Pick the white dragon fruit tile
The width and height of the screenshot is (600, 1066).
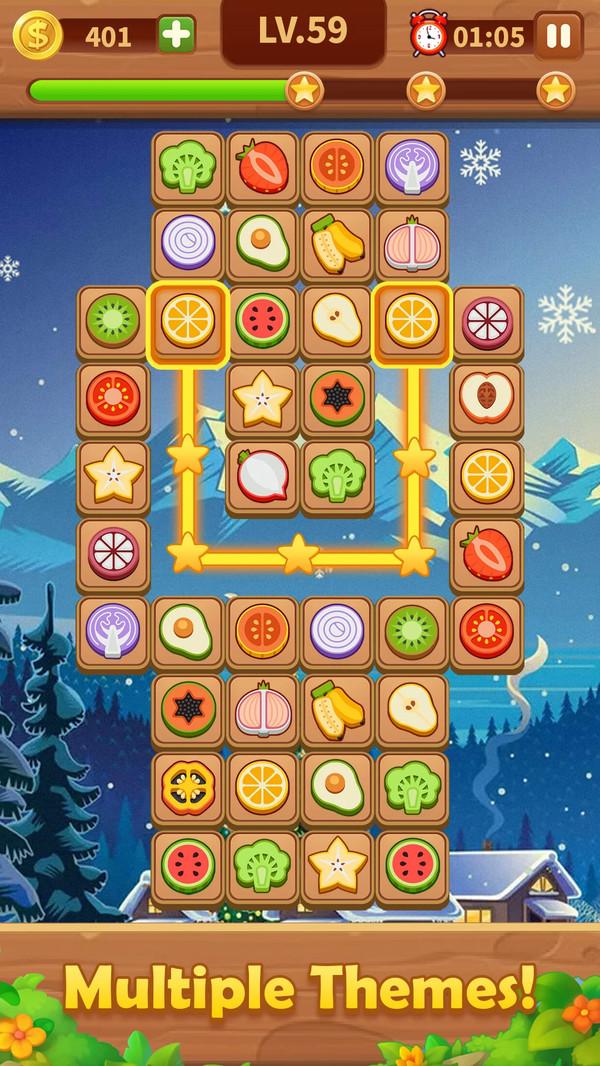click(x=262, y=474)
